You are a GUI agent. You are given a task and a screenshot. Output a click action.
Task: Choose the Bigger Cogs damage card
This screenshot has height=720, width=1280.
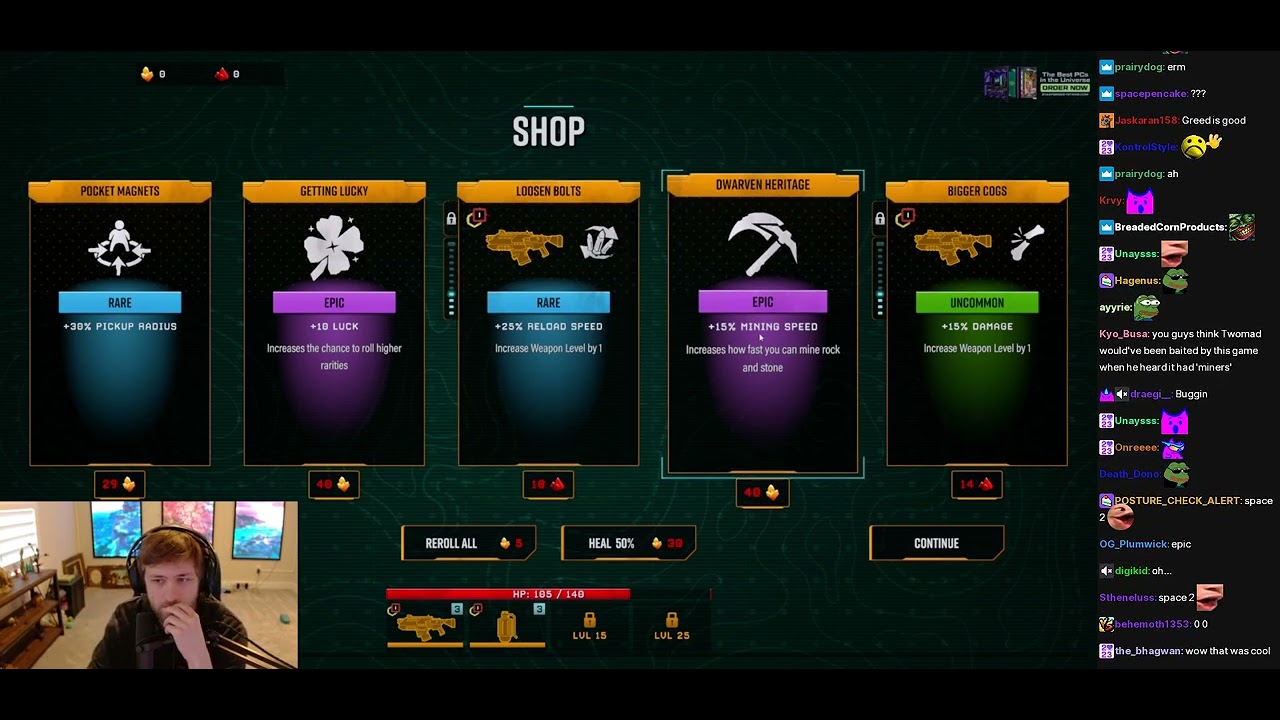click(x=977, y=323)
